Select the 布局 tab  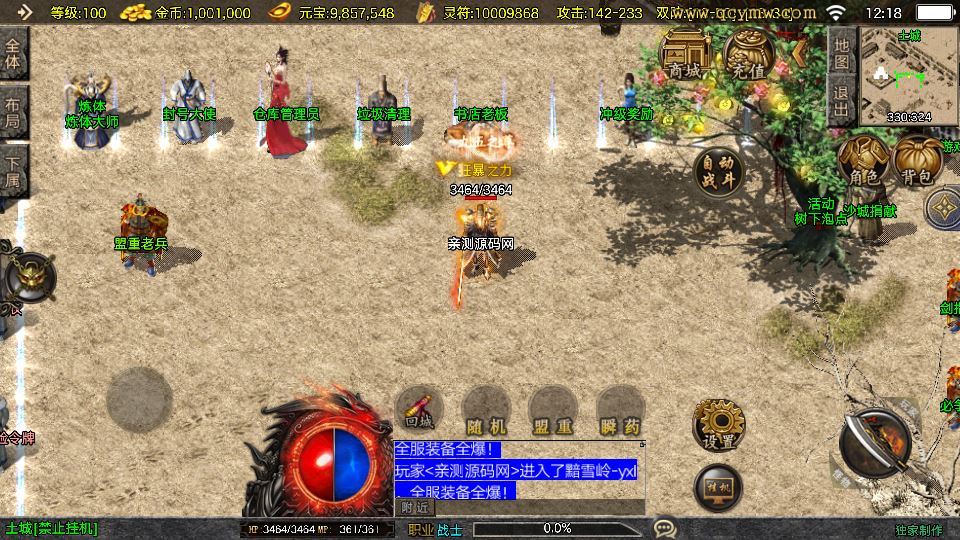[13, 111]
